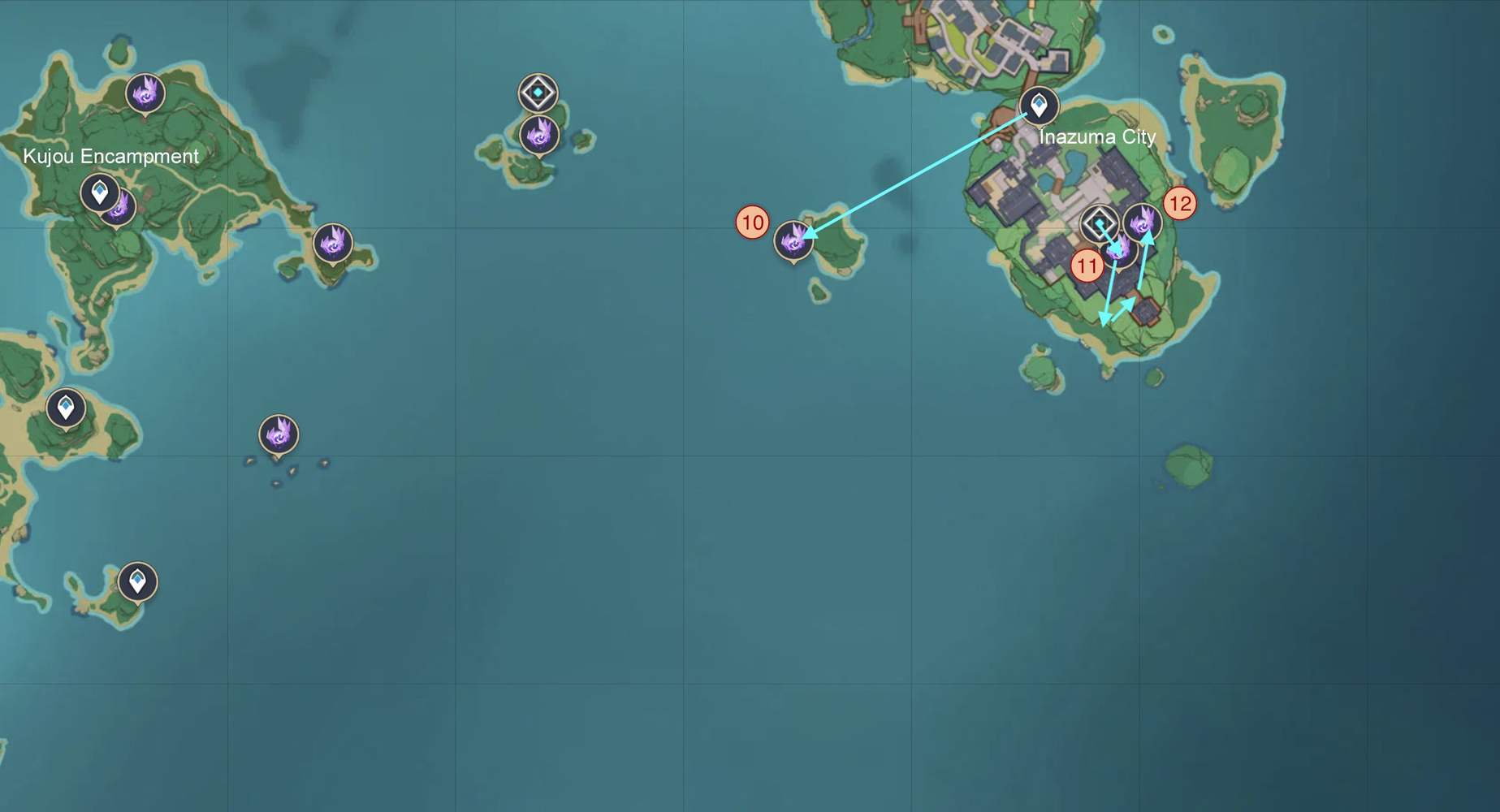This screenshot has width=1500, height=812.
Task: Click the number 10 badge
Action: click(751, 221)
